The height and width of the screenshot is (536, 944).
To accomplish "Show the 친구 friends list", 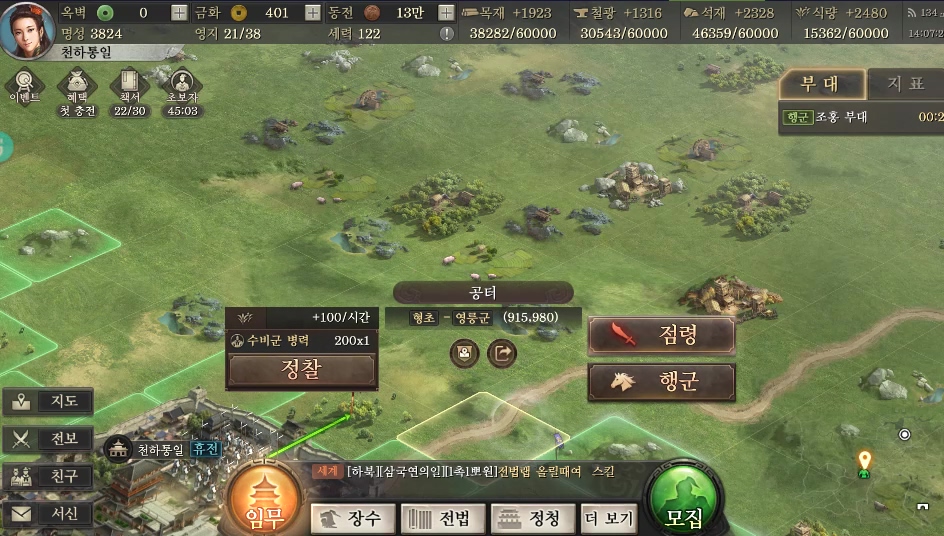I will [x=48, y=476].
